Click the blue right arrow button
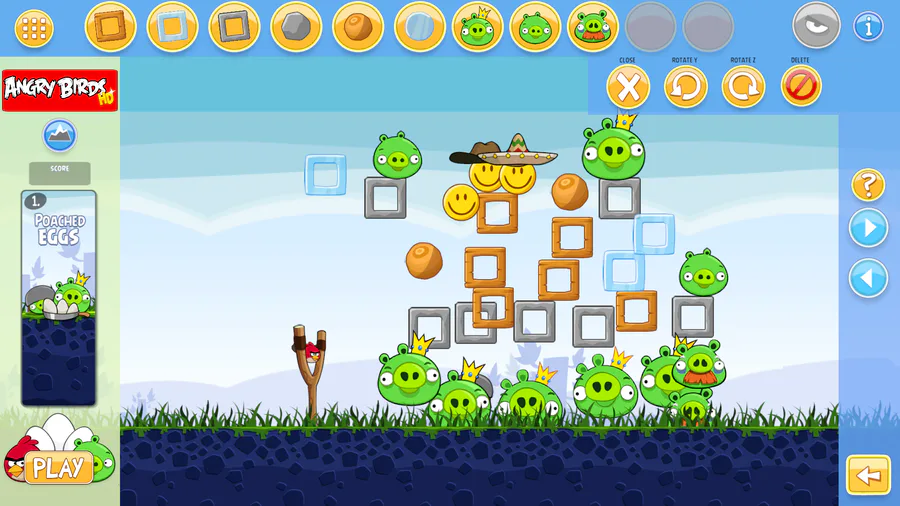 click(x=868, y=228)
